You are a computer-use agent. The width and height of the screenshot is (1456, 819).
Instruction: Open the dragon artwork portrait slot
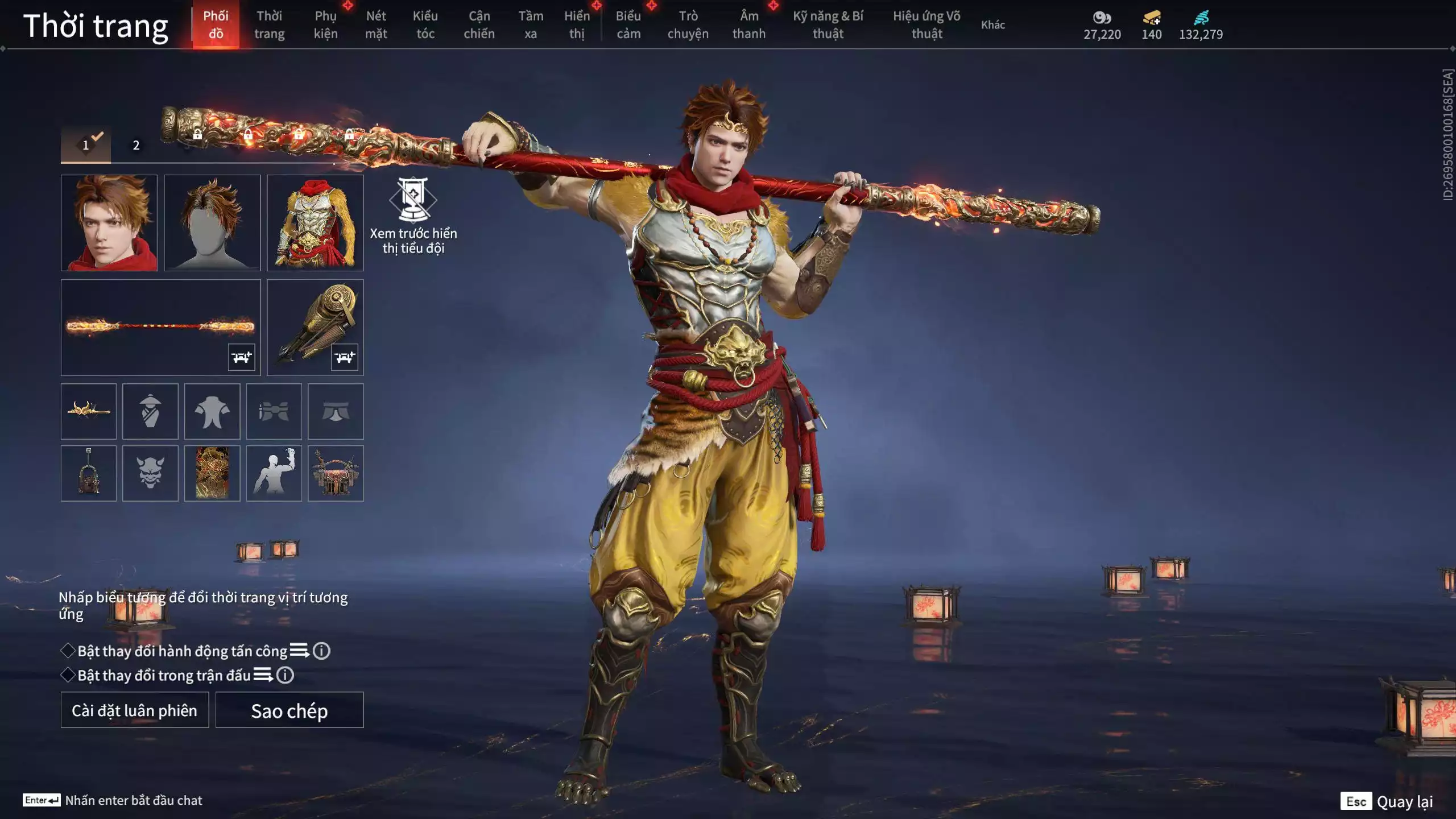pos(213,473)
